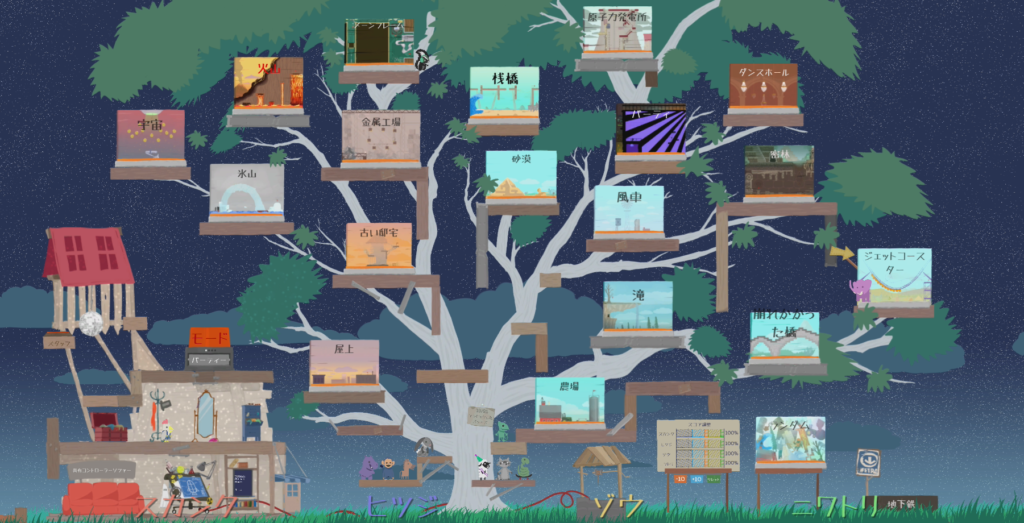
Task: Select the 崩れかかった橋 crumbling bridge level
Action: click(784, 335)
